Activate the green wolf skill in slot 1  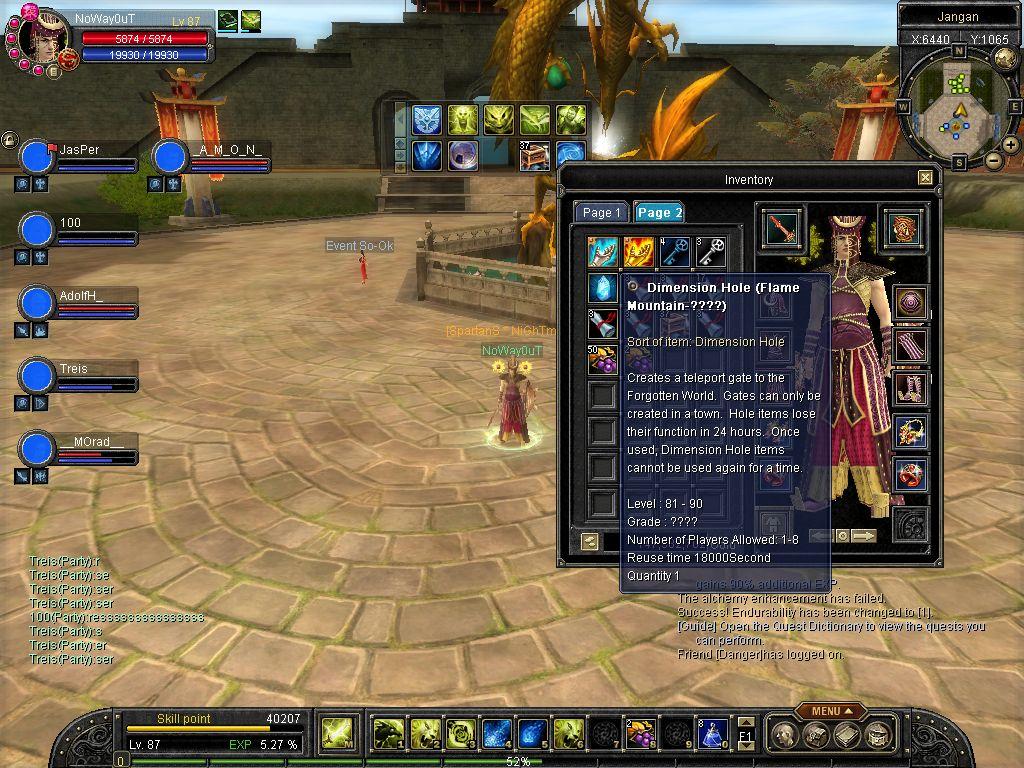(388, 735)
